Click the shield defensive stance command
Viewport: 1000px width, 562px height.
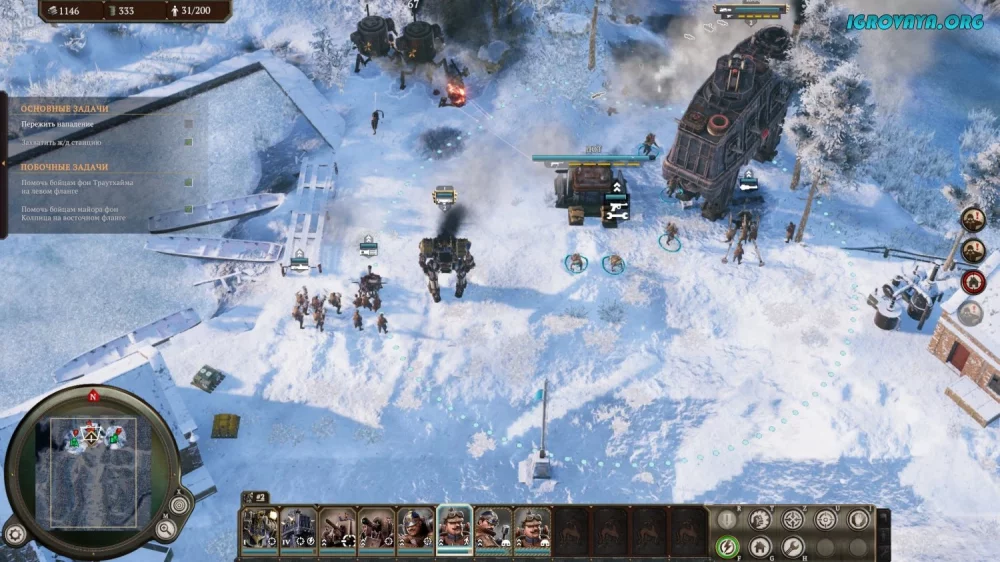pos(859,519)
